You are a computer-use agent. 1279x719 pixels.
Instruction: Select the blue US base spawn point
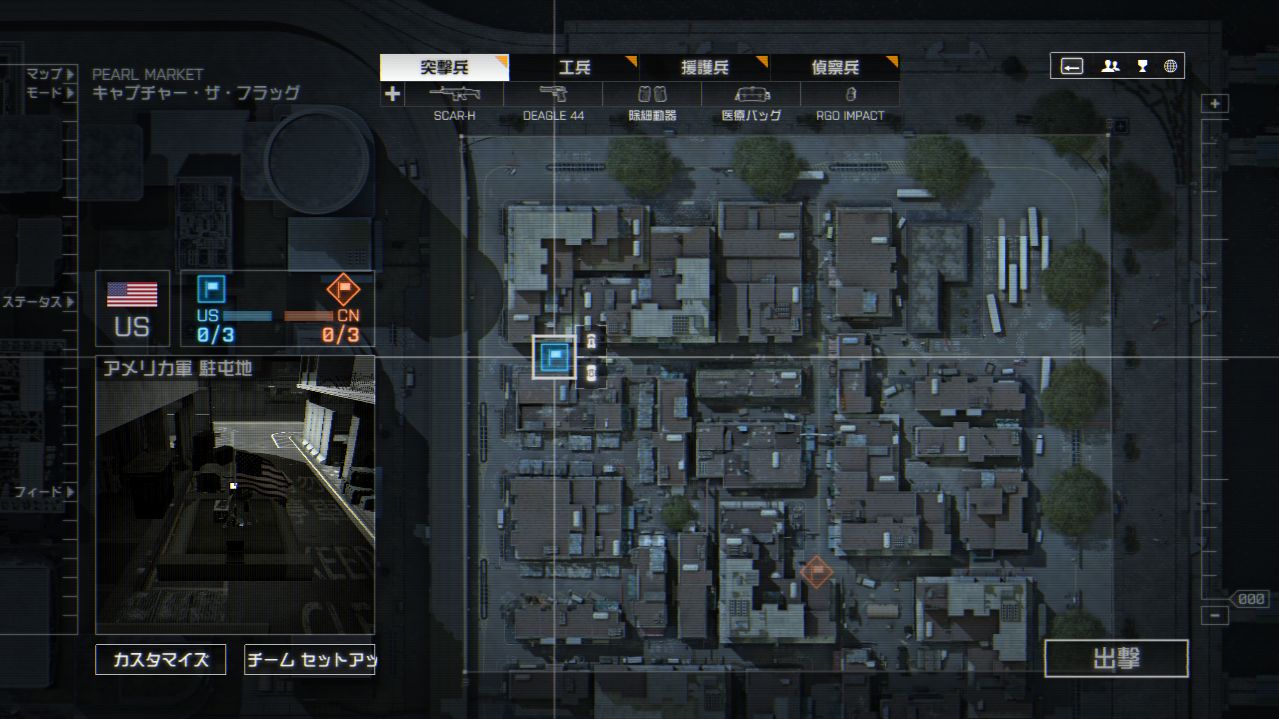coord(554,357)
